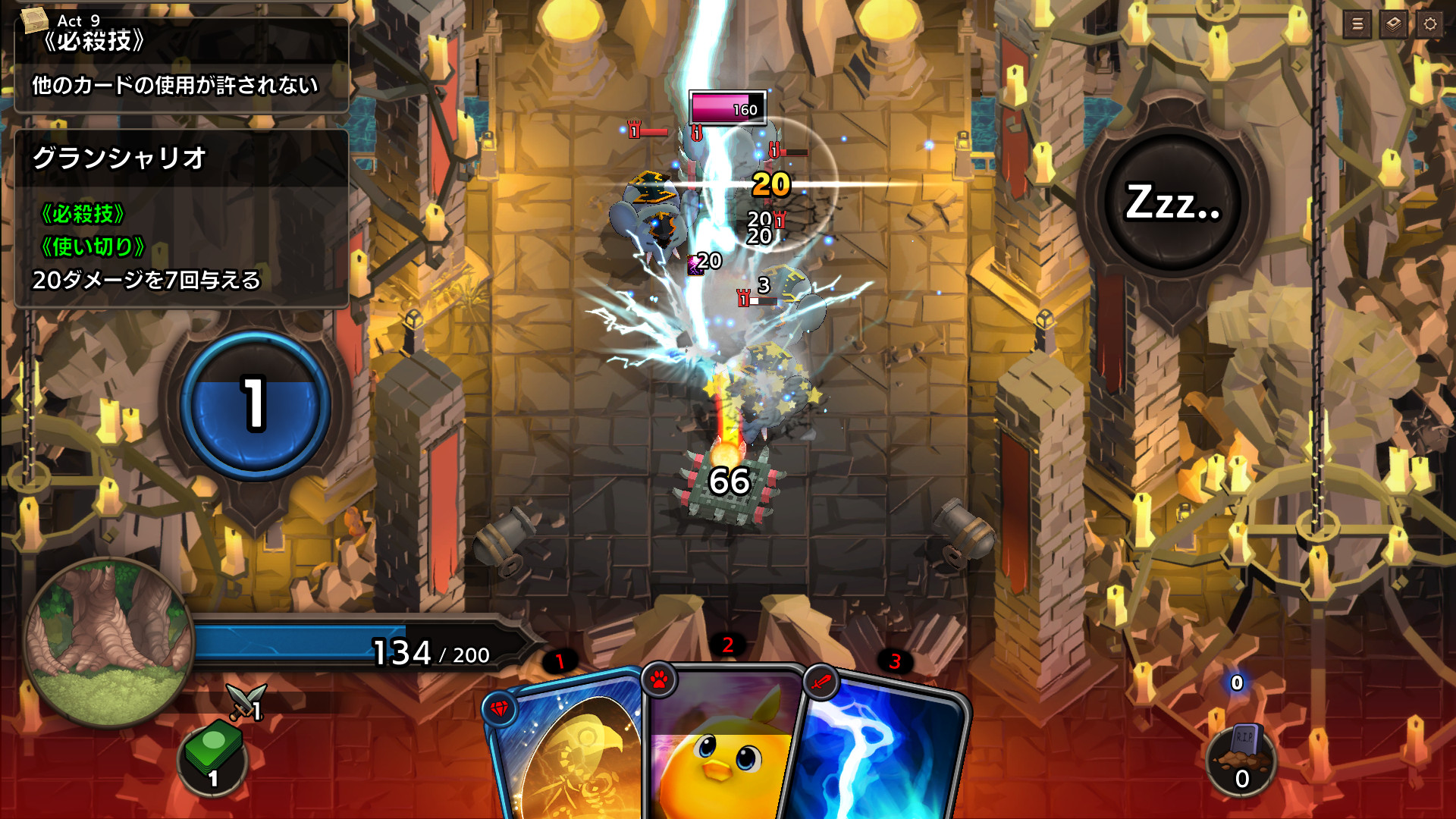Click the sword cost icon on card 3

[822, 682]
